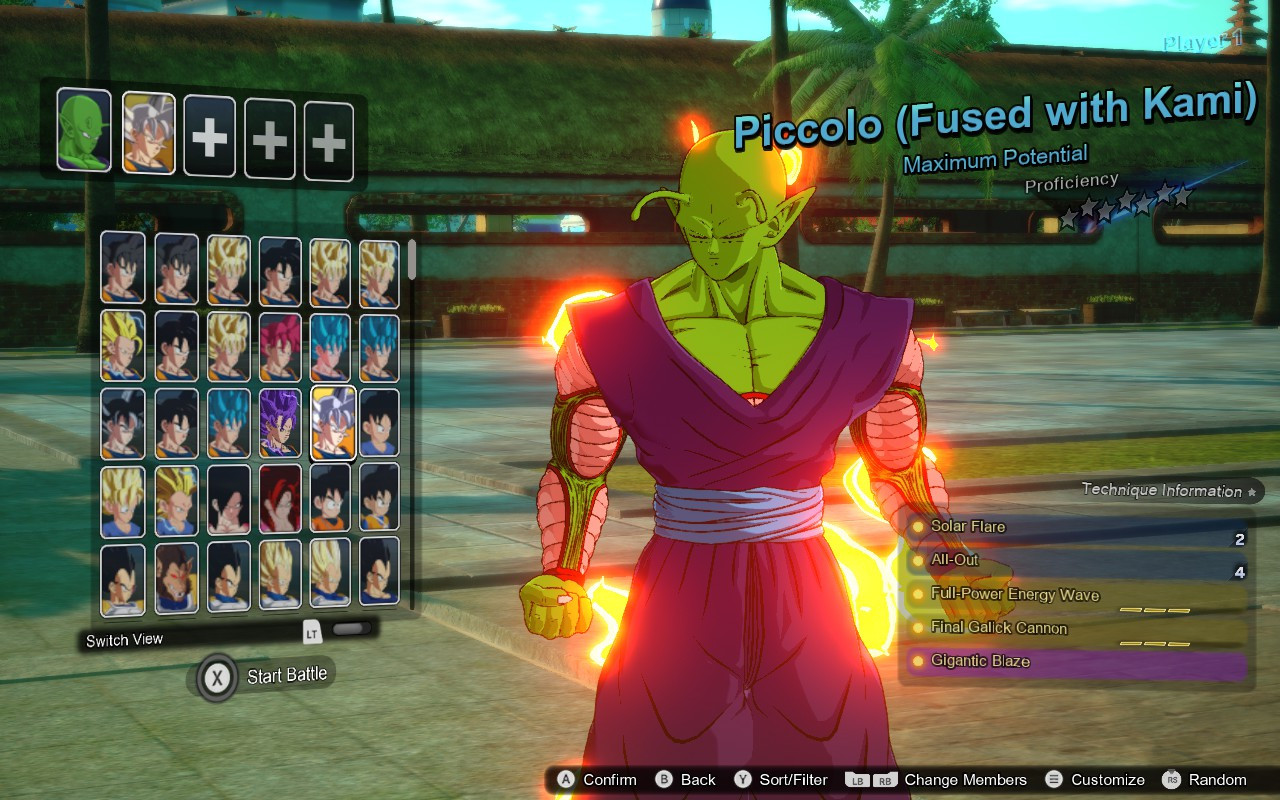1280x800 pixels.
Task: Click the first empty plus team slot
Action: [209, 129]
